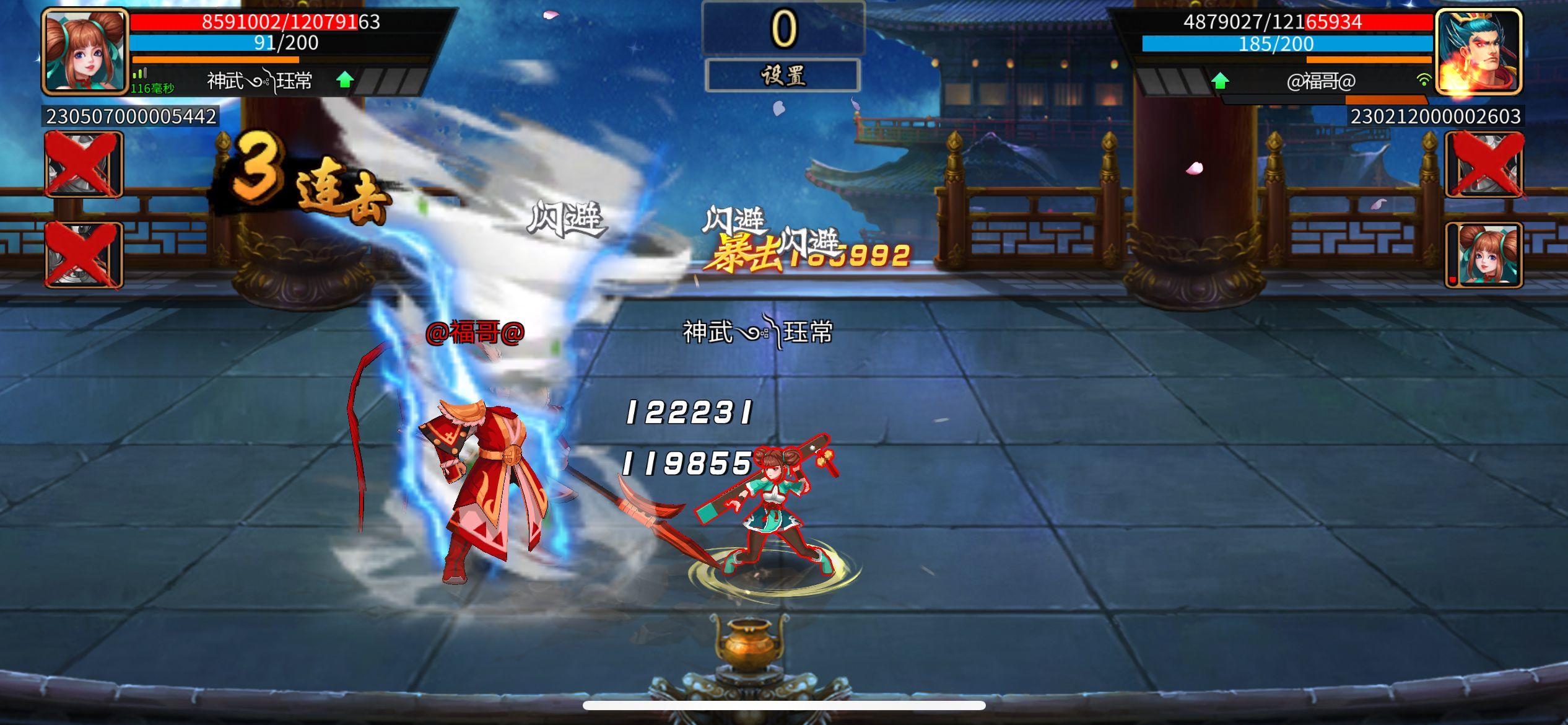Viewport: 1568px width, 725px height.
Task: Click the green signal strength bars icon
Action: 139,74
